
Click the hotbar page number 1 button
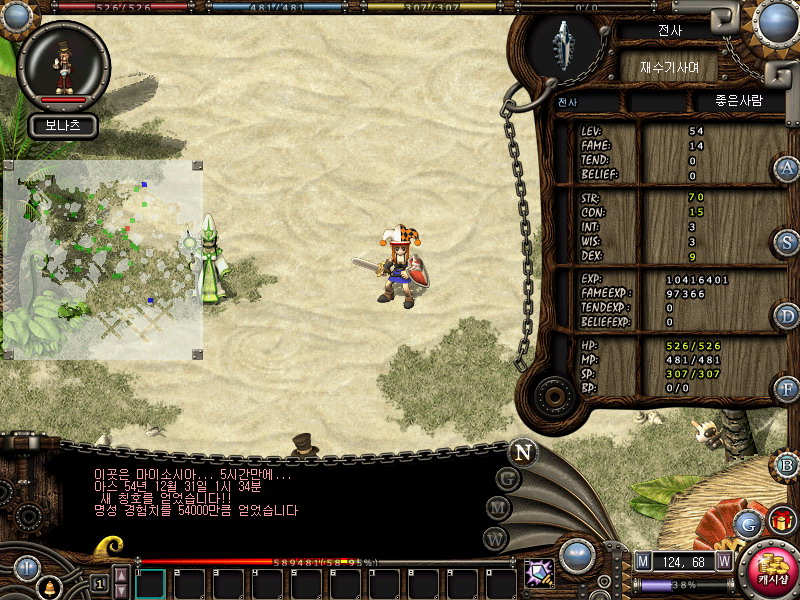tap(98, 583)
